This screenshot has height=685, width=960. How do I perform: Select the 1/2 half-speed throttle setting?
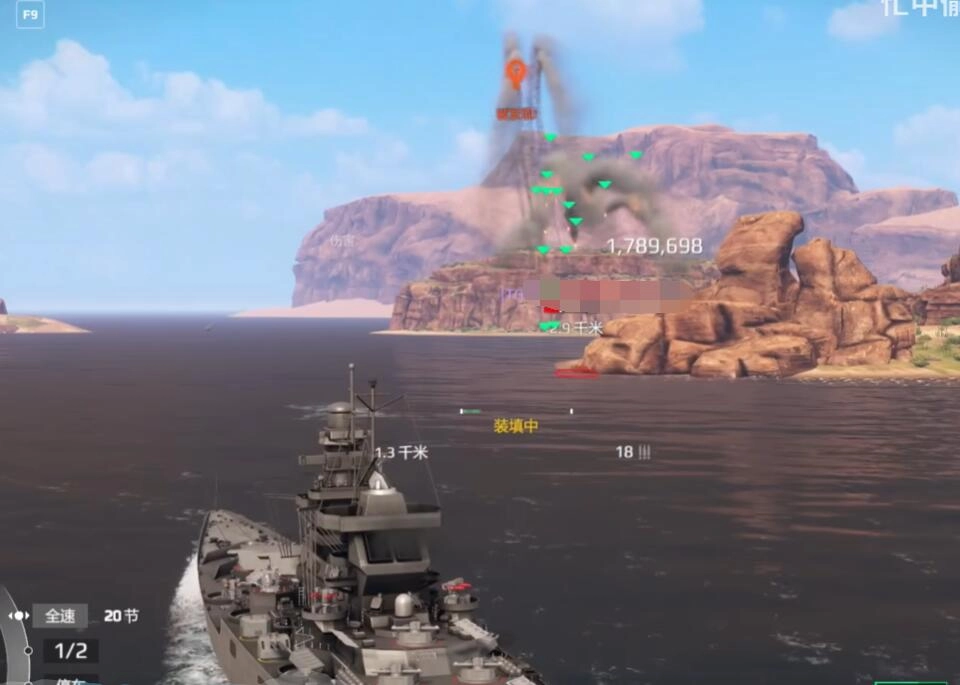pyautogui.click(x=70, y=651)
